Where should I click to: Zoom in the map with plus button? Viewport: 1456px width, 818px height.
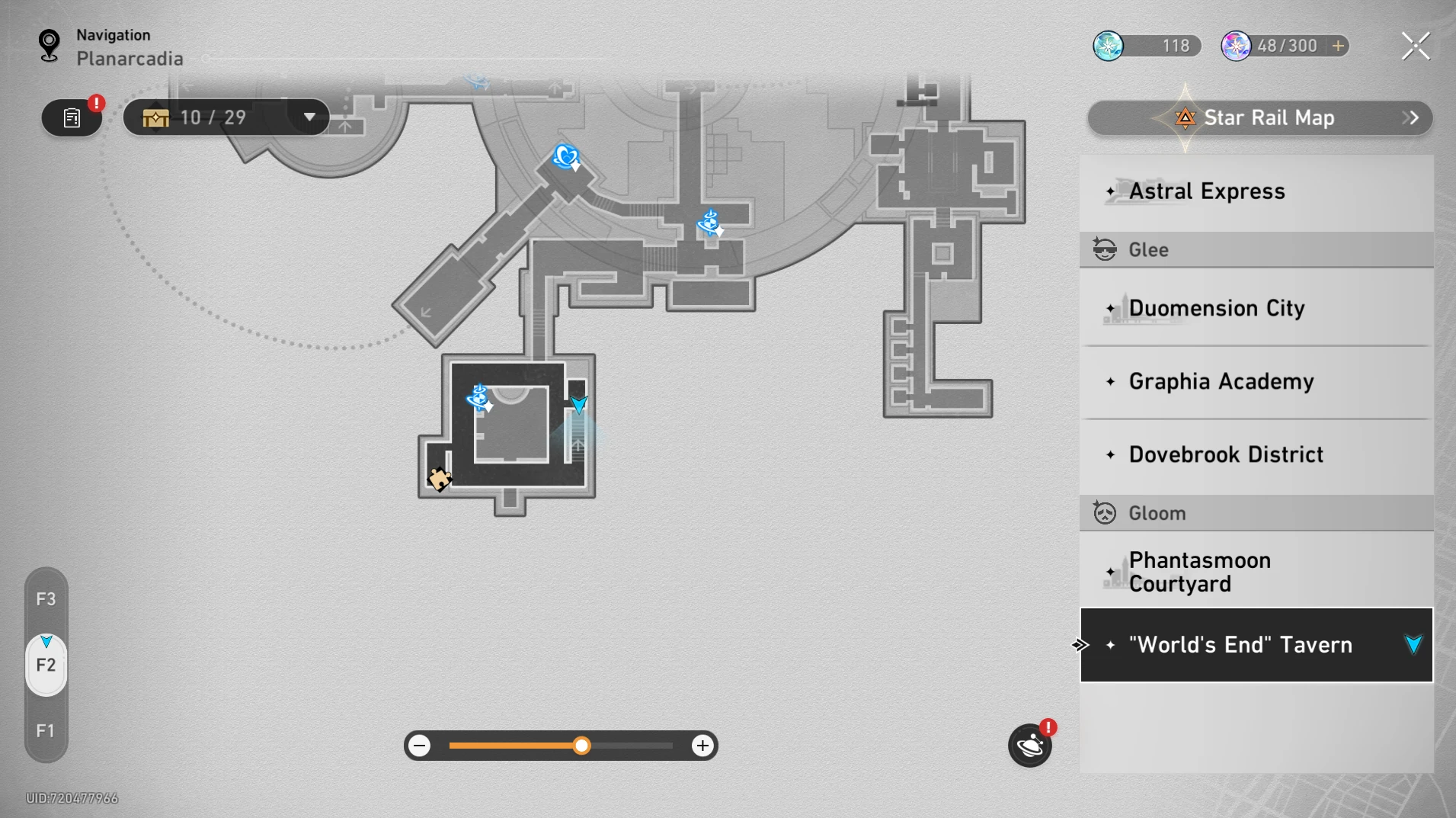pyautogui.click(x=702, y=746)
